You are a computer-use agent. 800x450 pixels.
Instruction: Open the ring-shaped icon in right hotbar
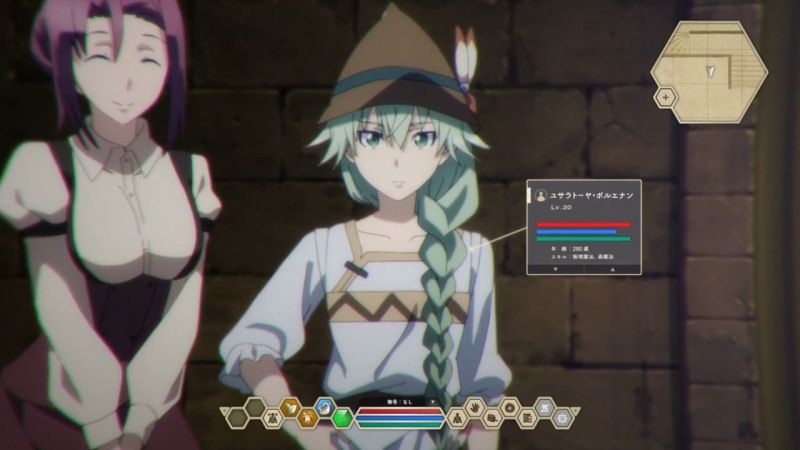coord(508,408)
